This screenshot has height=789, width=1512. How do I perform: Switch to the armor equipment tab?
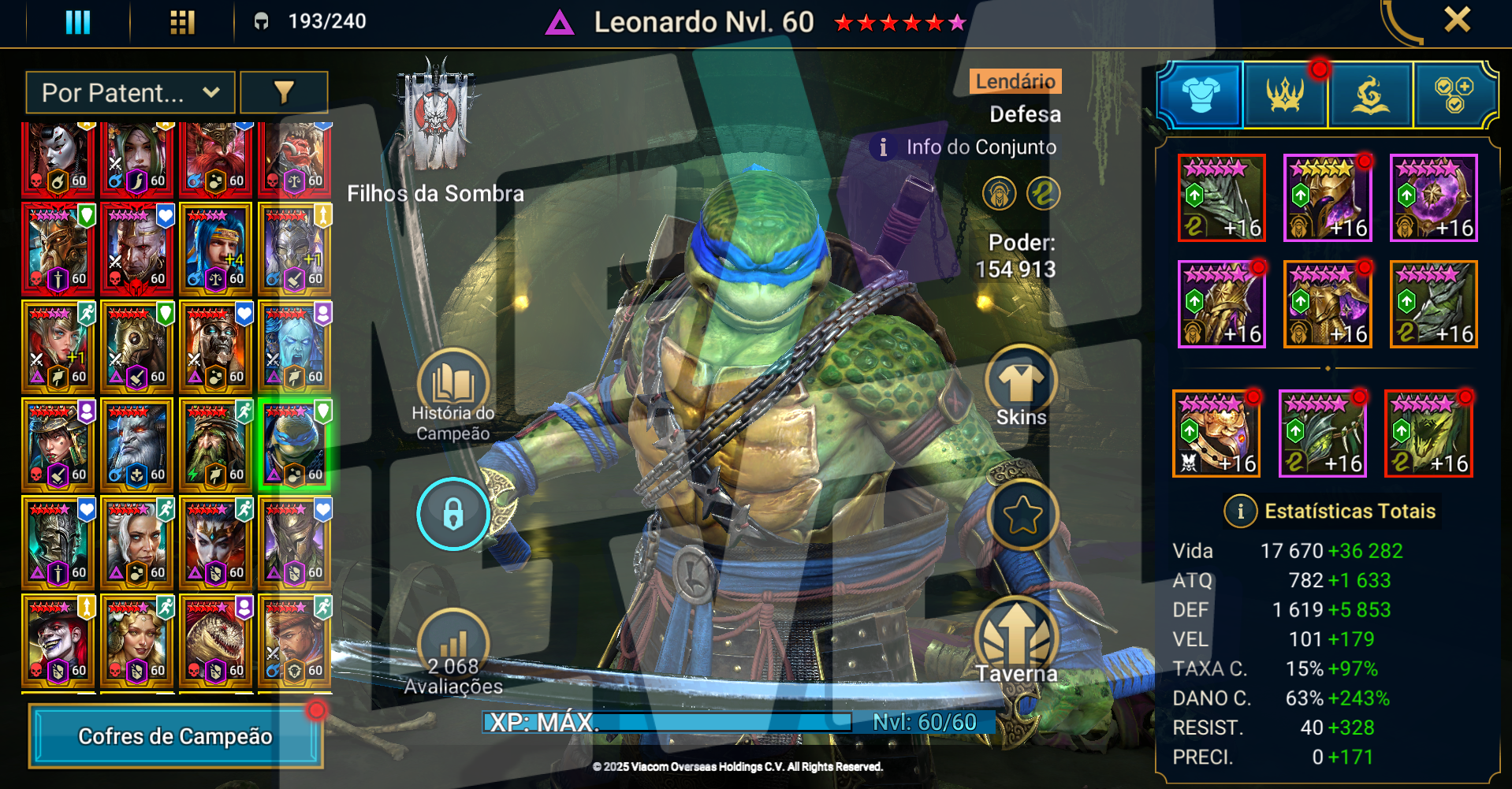point(1201,95)
